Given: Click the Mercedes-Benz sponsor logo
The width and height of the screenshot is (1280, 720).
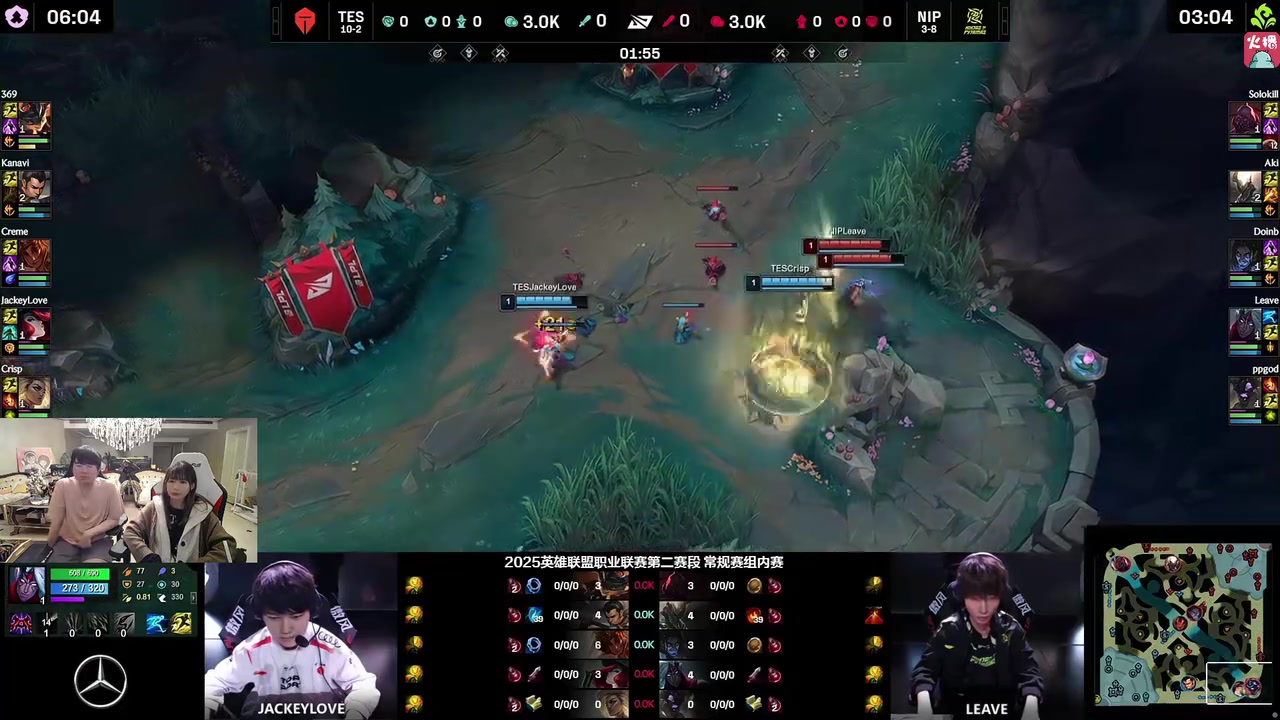Looking at the screenshot, I should 101,681.
